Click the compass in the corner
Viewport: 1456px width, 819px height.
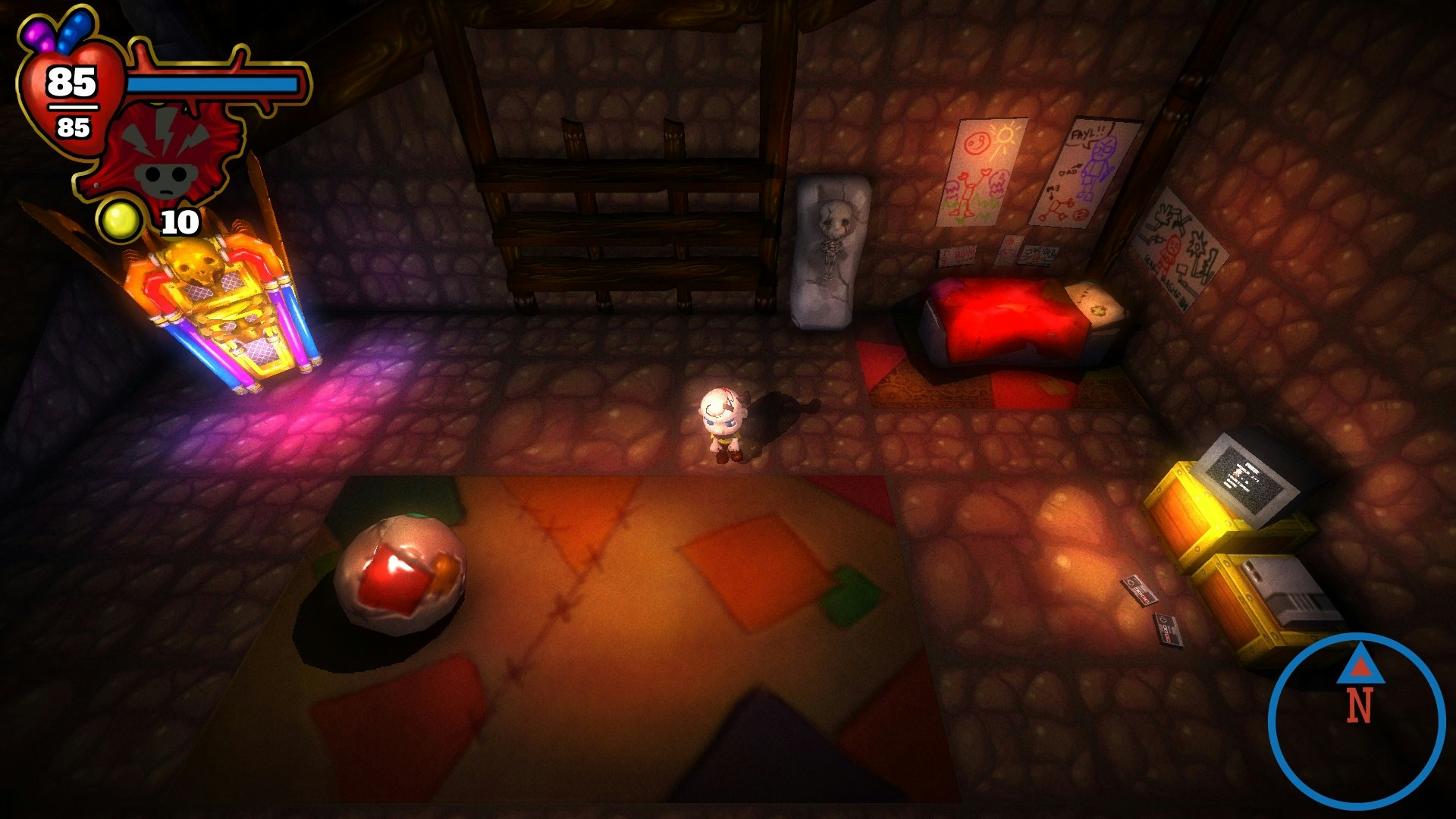[x=1357, y=721]
